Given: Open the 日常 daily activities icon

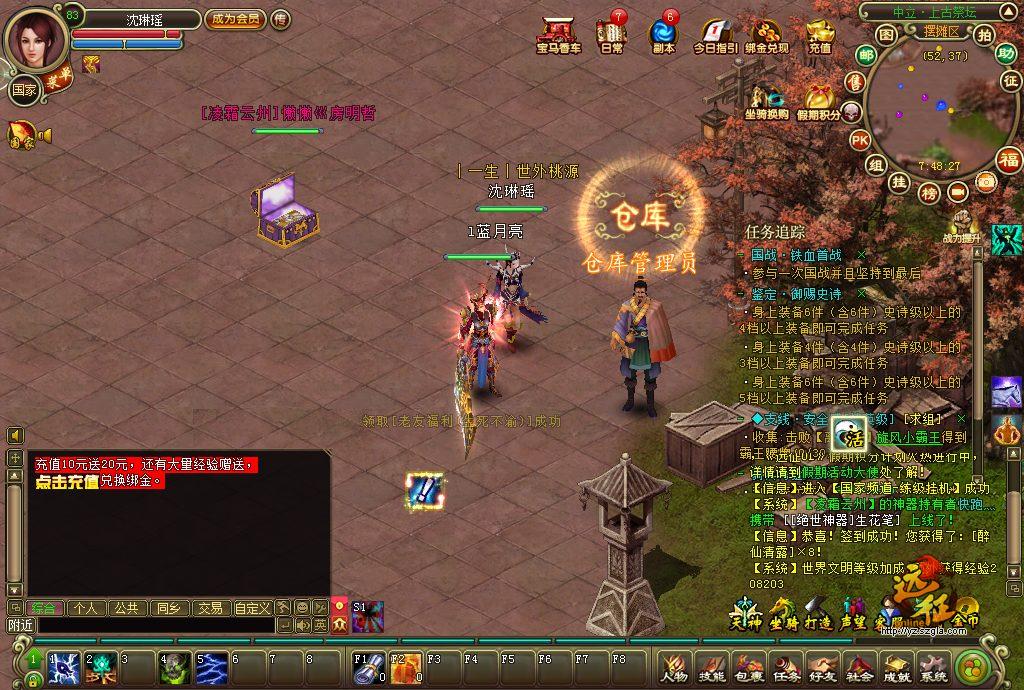Looking at the screenshot, I should (x=611, y=34).
